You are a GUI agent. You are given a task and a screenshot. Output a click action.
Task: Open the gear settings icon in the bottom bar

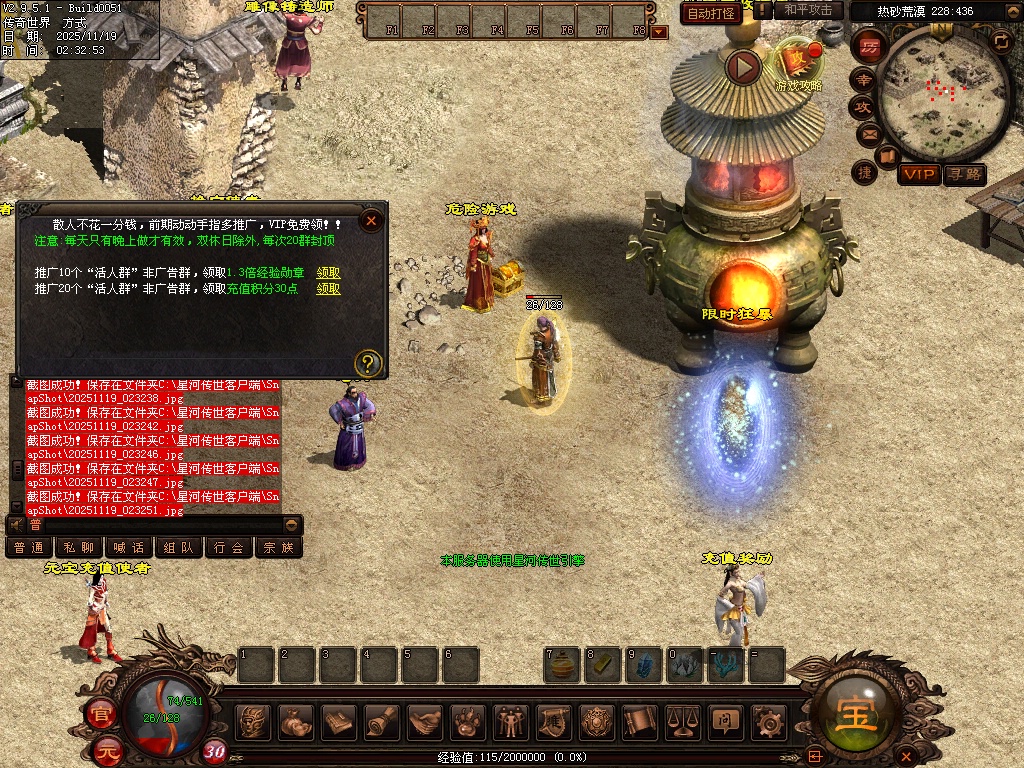click(x=769, y=721)
